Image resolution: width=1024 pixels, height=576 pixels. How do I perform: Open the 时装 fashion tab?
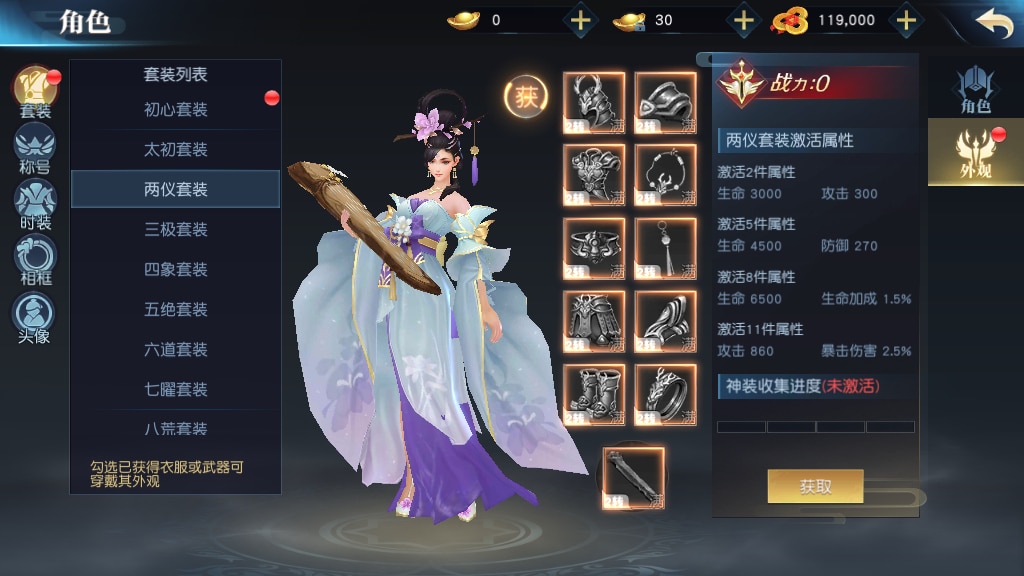coord(35,204)
